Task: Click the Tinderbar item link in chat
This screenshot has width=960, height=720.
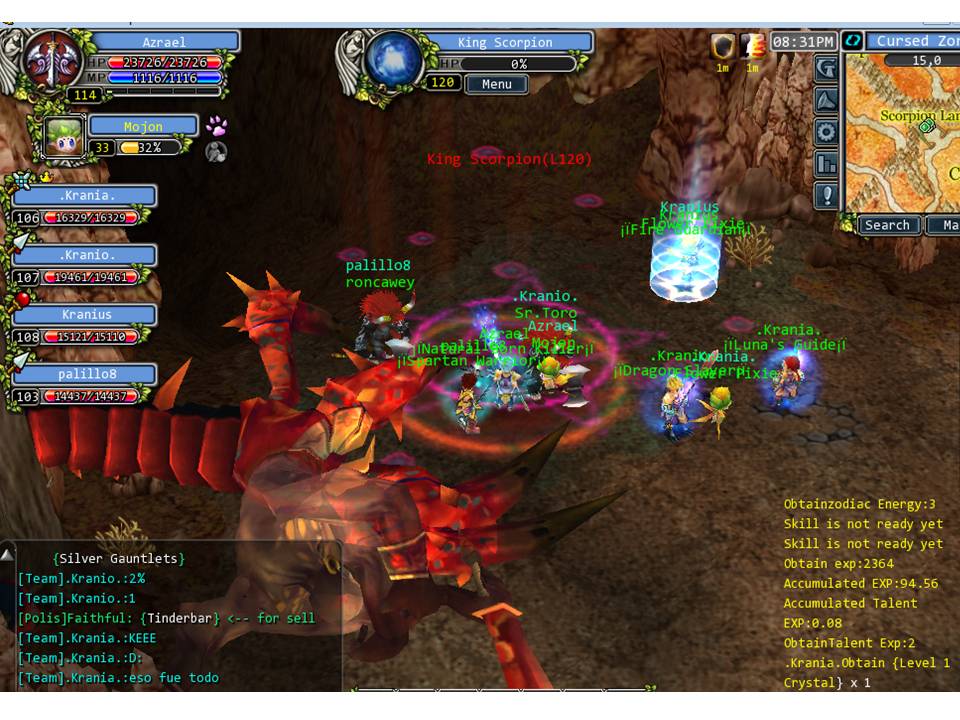Action: [180, 618]
